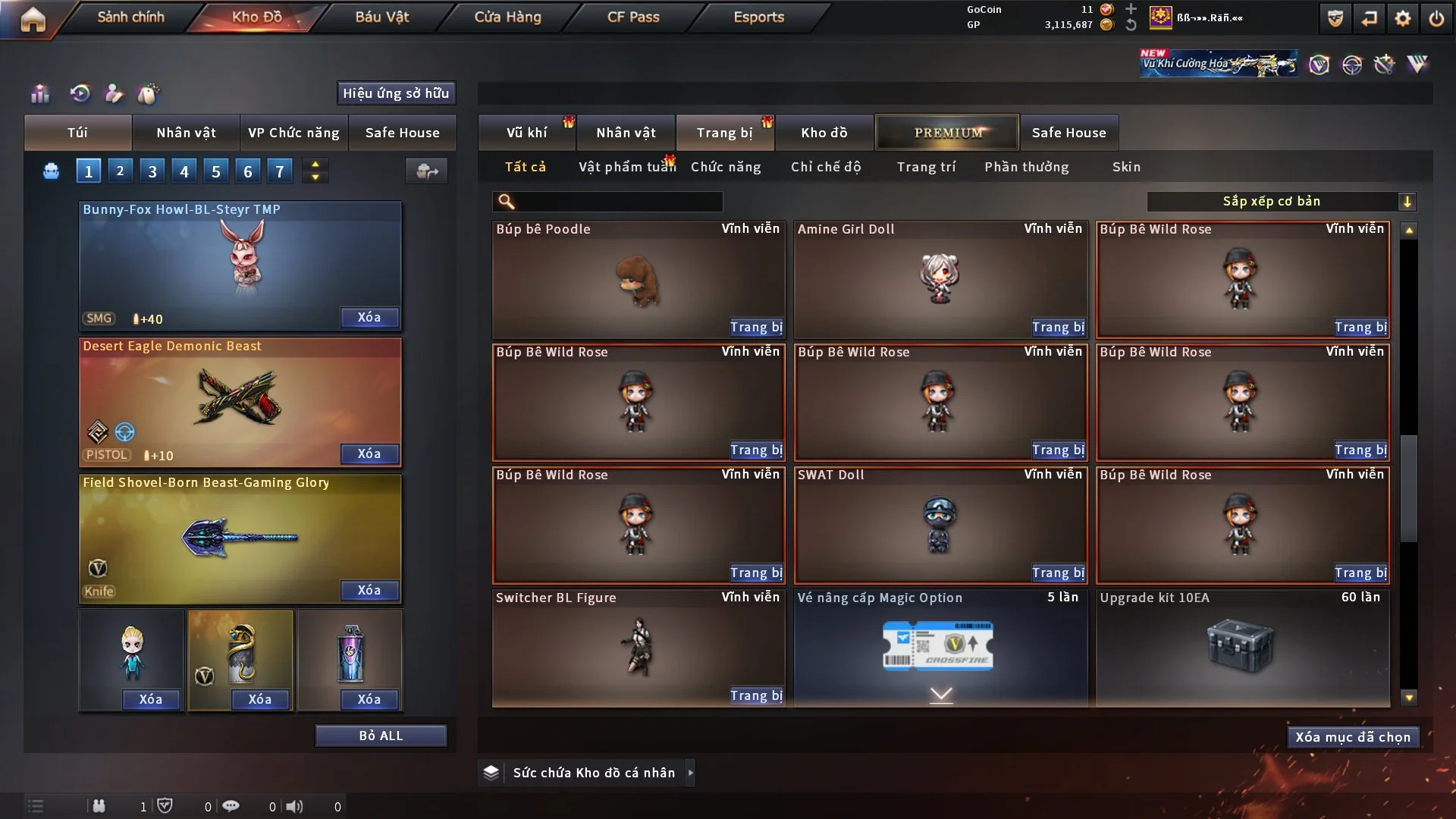
Task: Switch to the Vũ khí storage tab
Action: 526,133
